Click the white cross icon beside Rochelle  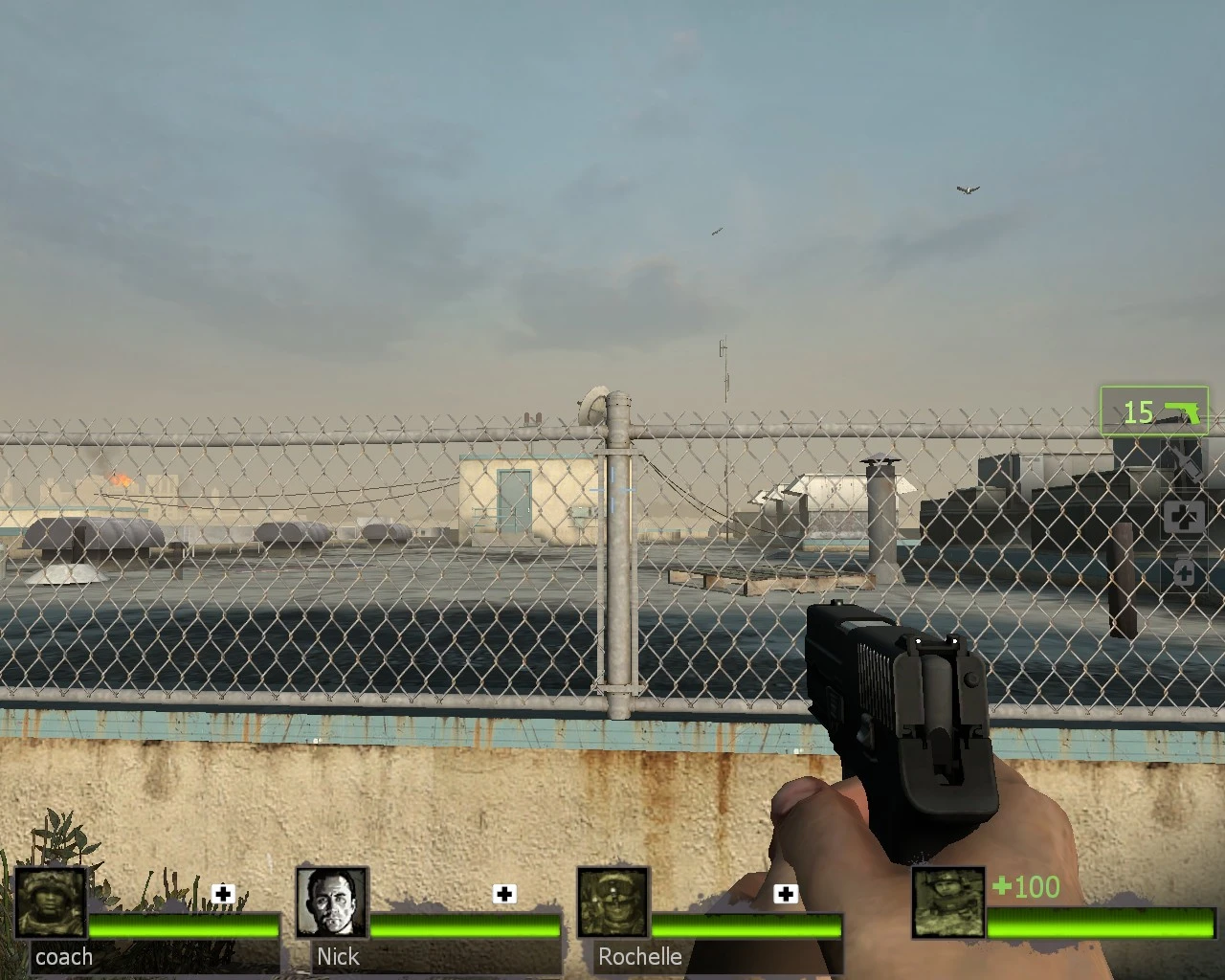point(787,894)
